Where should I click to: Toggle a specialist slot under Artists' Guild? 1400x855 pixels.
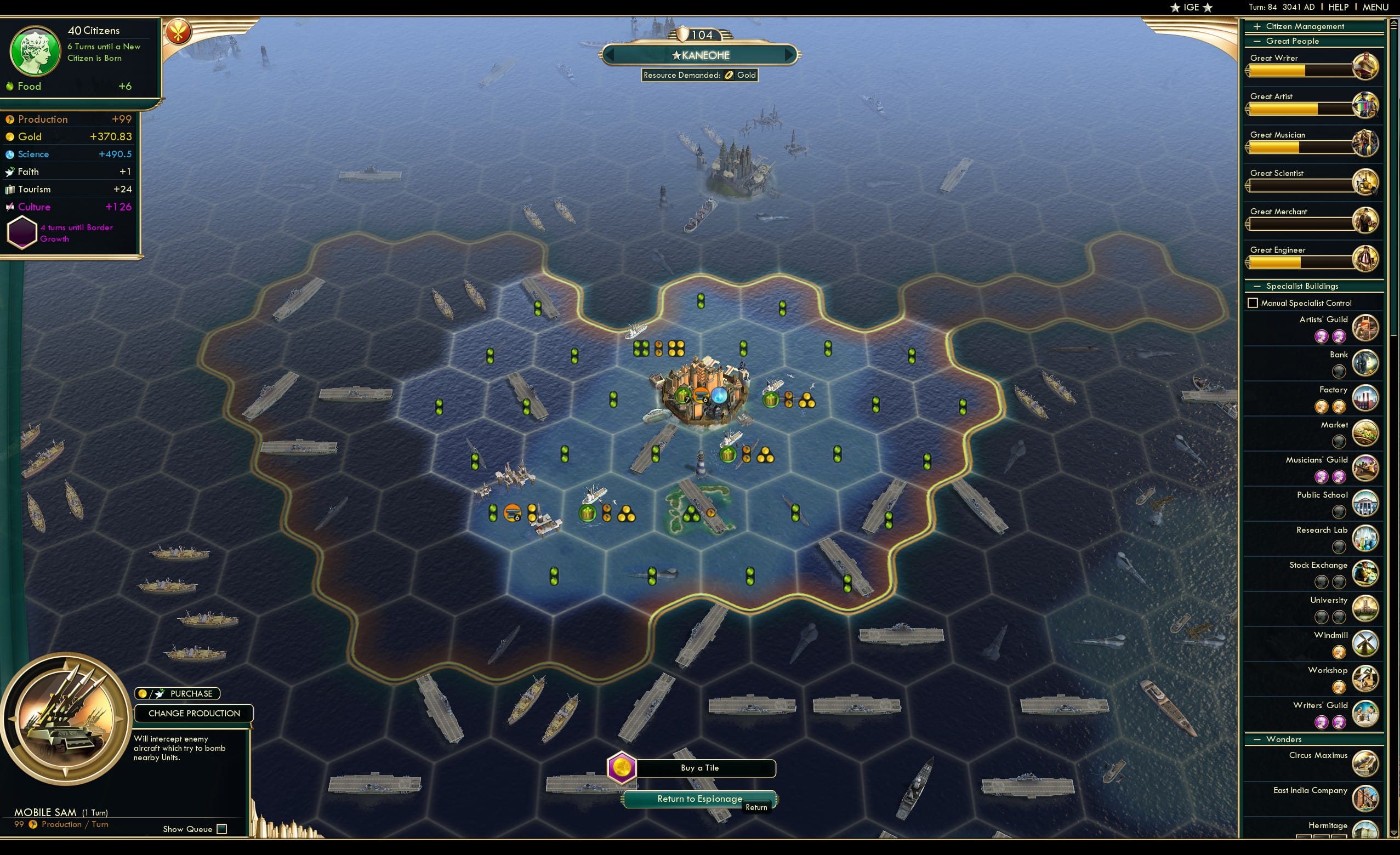point(1322,337)
